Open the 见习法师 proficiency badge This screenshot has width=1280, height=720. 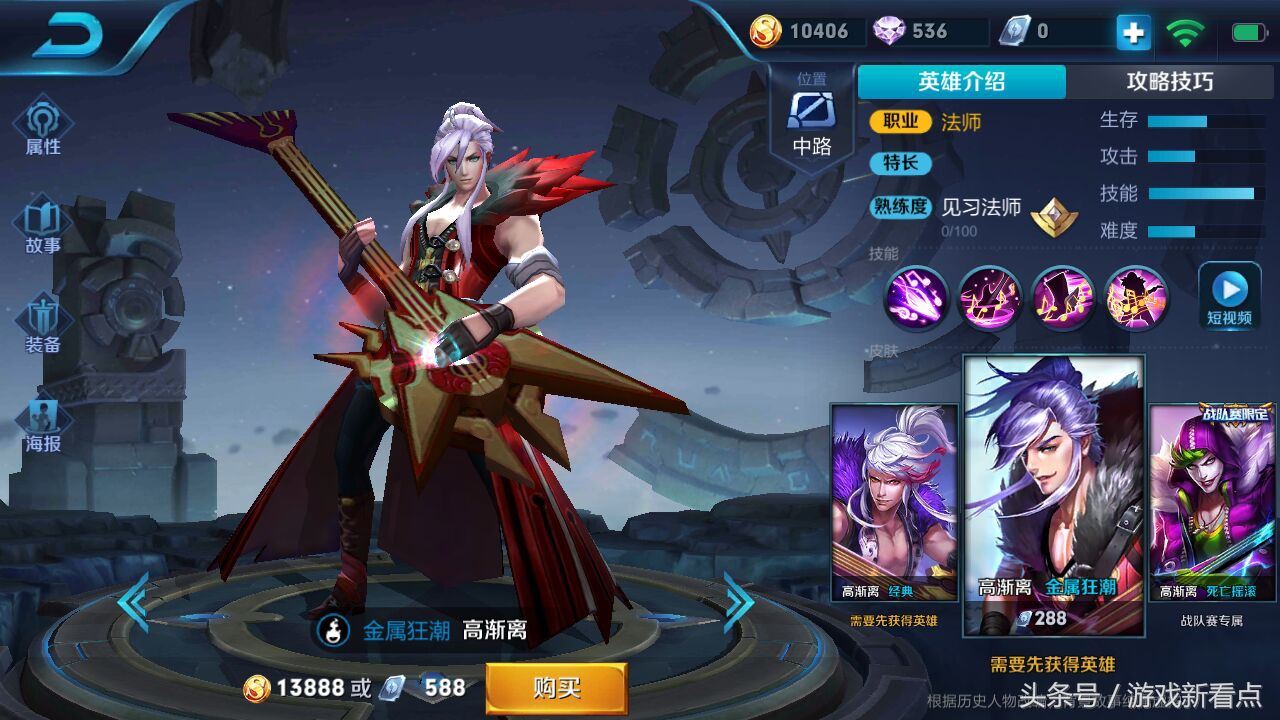click(x=1054, y=216)
